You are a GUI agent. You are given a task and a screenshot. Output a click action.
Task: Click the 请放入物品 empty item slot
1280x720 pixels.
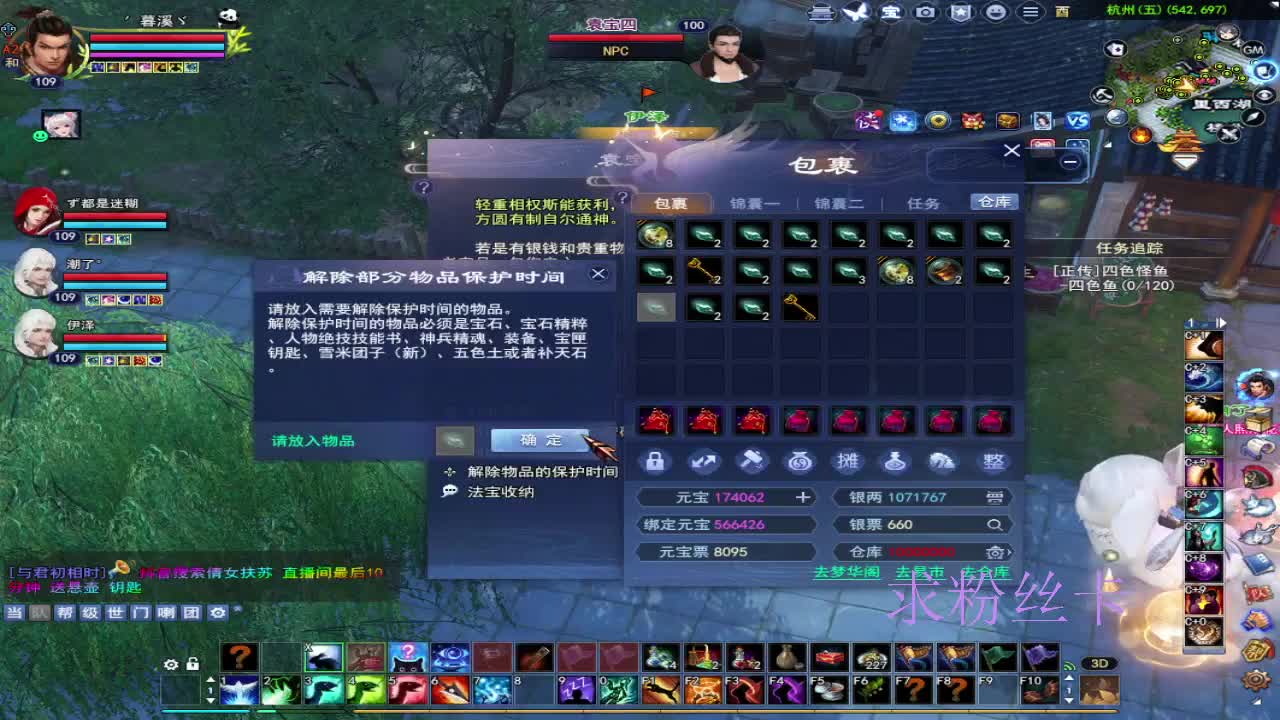click(456, 441)
